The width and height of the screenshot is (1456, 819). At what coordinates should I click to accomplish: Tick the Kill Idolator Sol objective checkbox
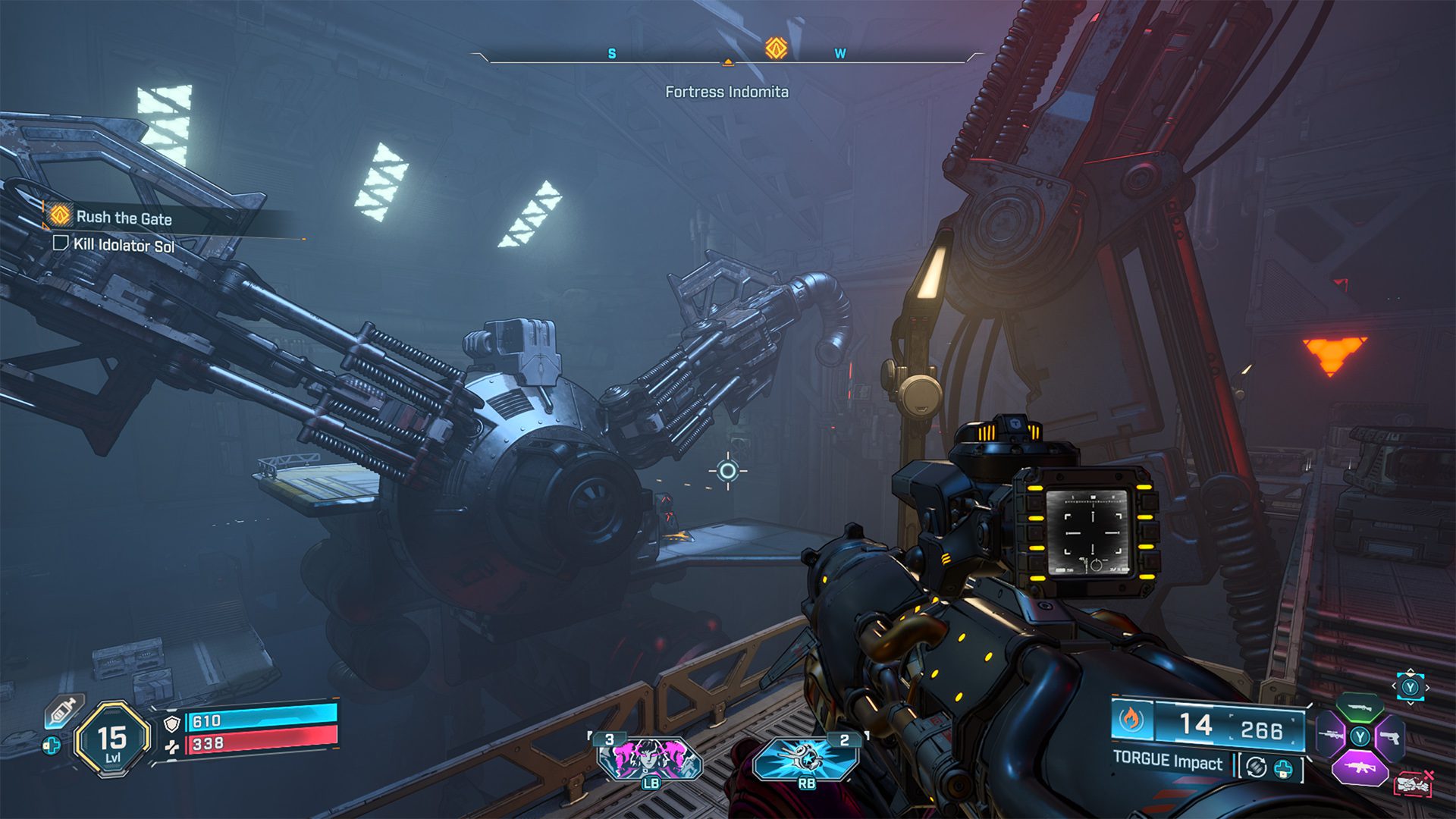click(61, 243)
